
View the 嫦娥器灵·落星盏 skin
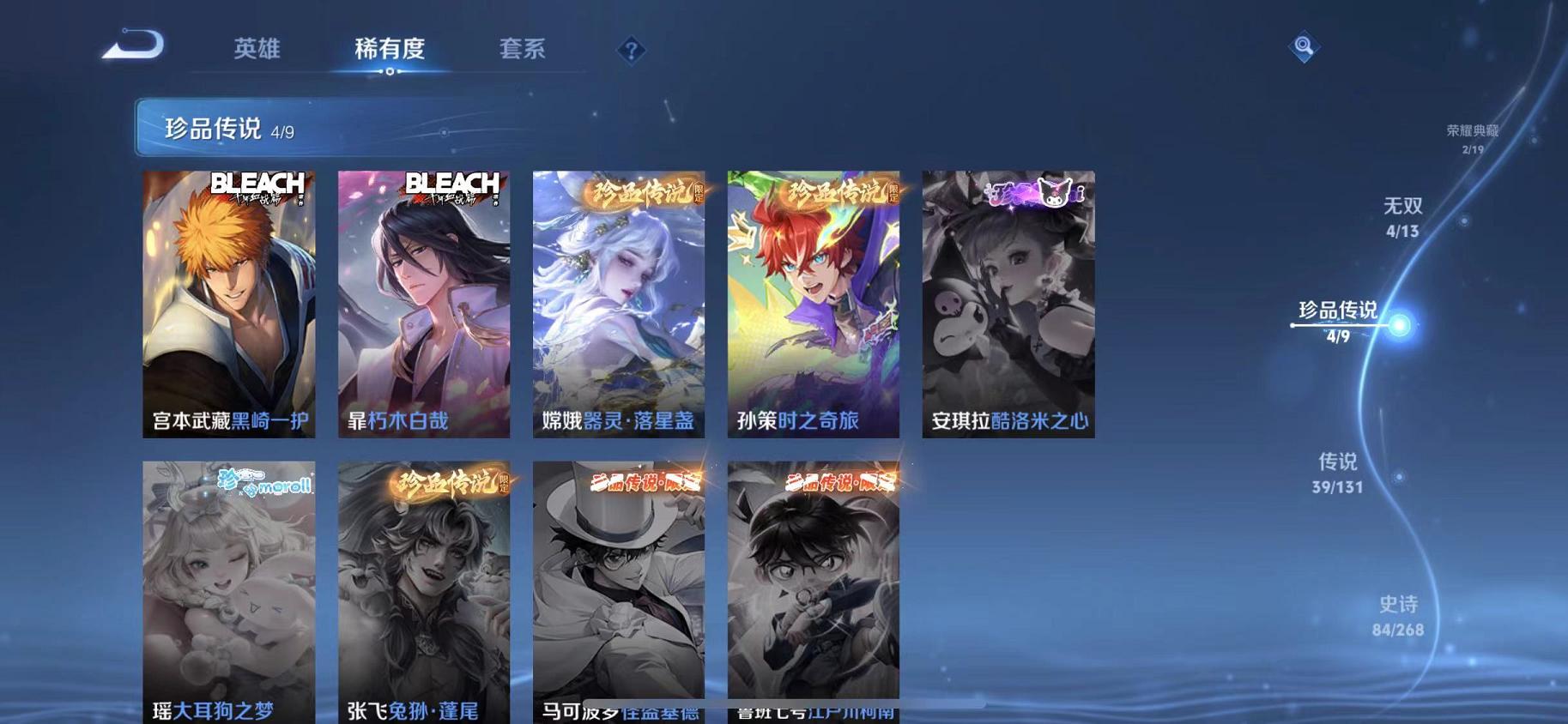(x=618, y=305)
